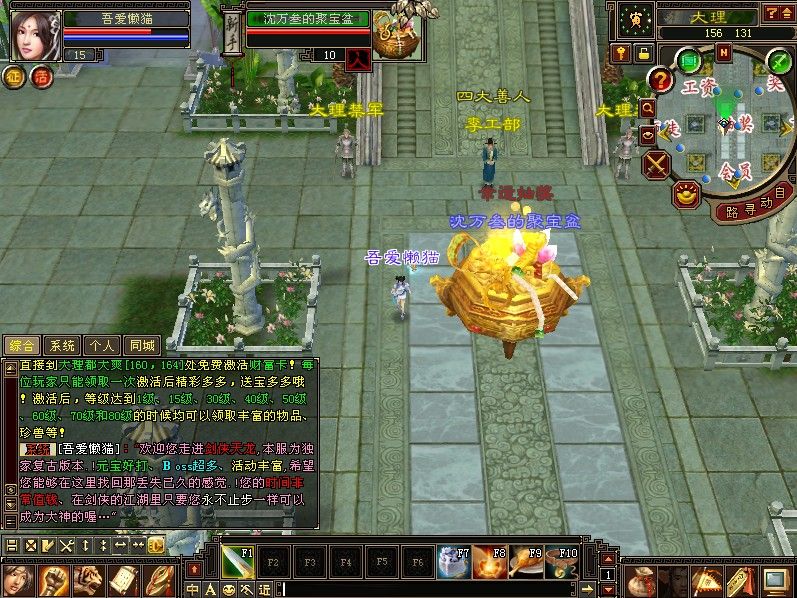Switch to the 综合 chat tab
797x598 pixels.
[x=20, y=345]
